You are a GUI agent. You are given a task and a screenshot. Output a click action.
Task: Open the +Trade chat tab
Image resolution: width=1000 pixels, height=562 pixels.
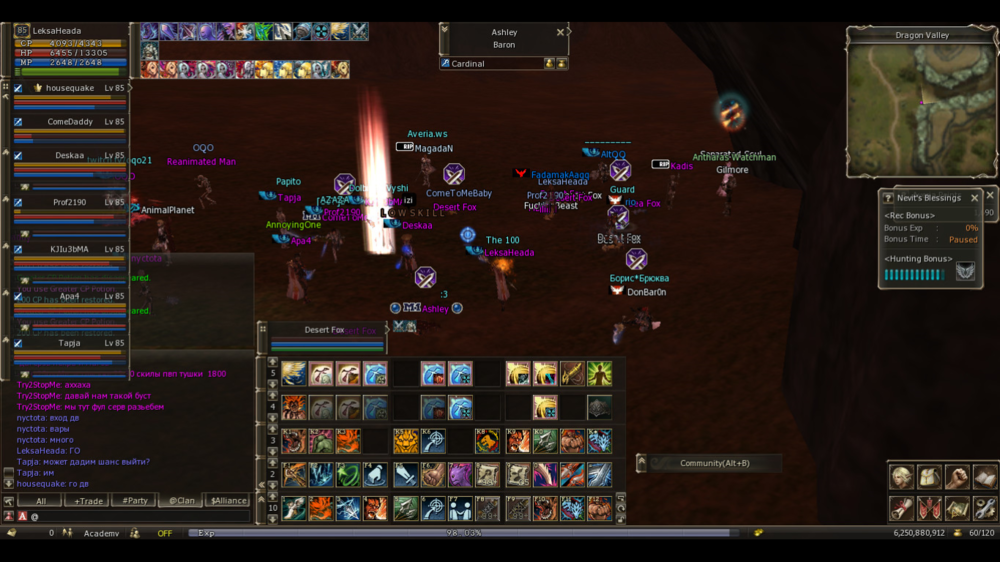[86, 500]
